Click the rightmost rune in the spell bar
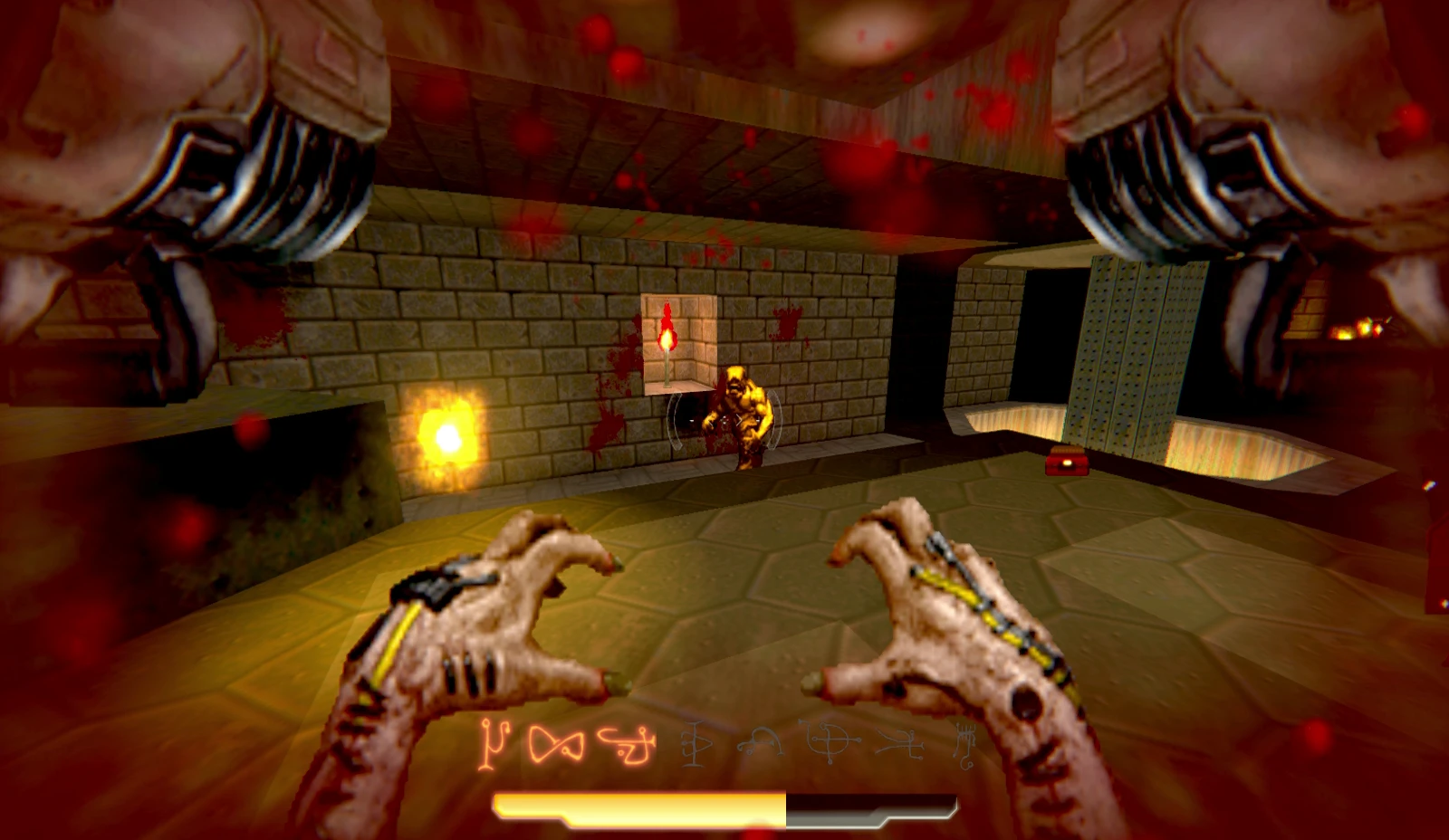 click(x=965, y=745)
